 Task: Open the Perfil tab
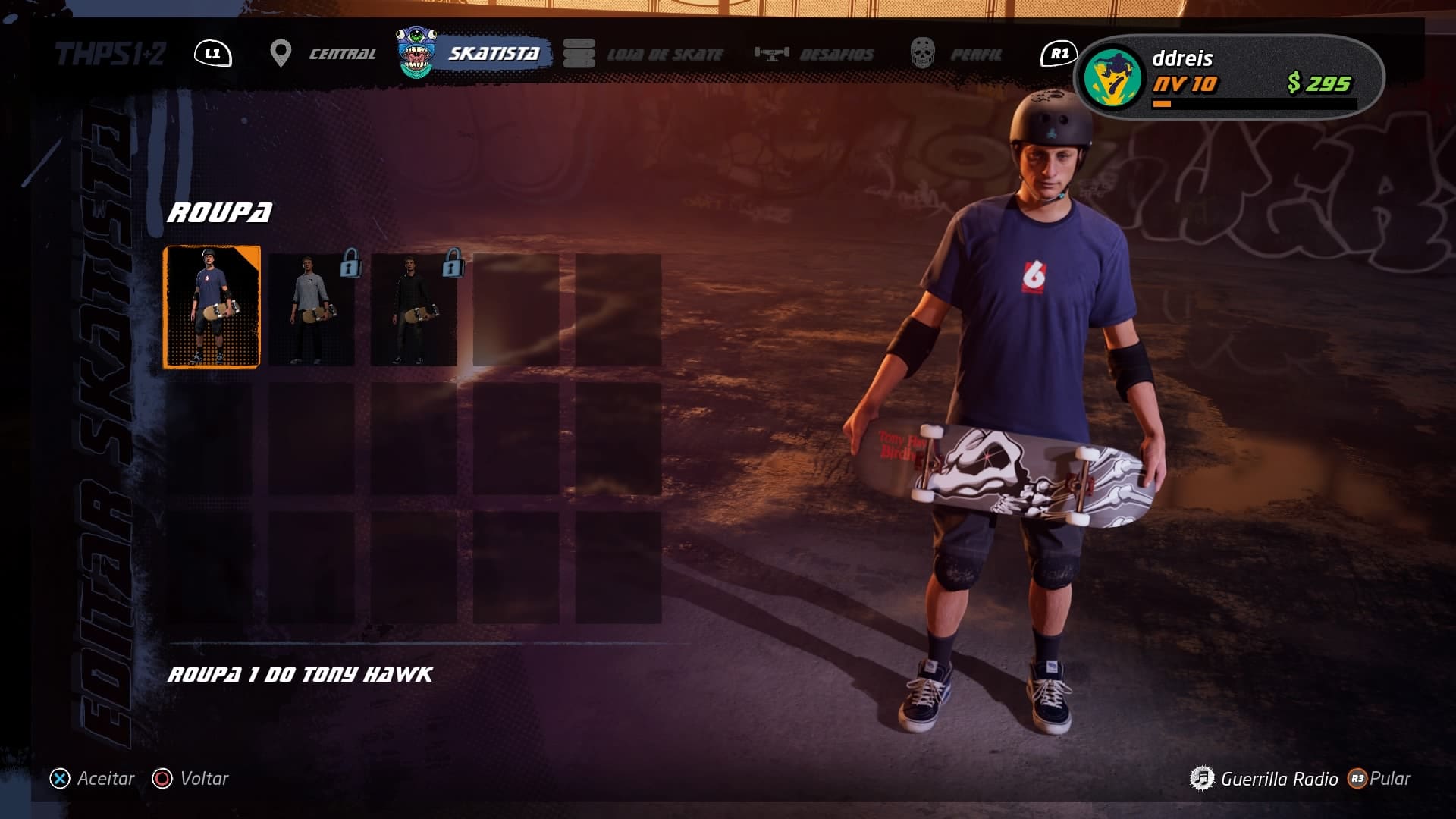pyautogui.click(x=959, y=54)
